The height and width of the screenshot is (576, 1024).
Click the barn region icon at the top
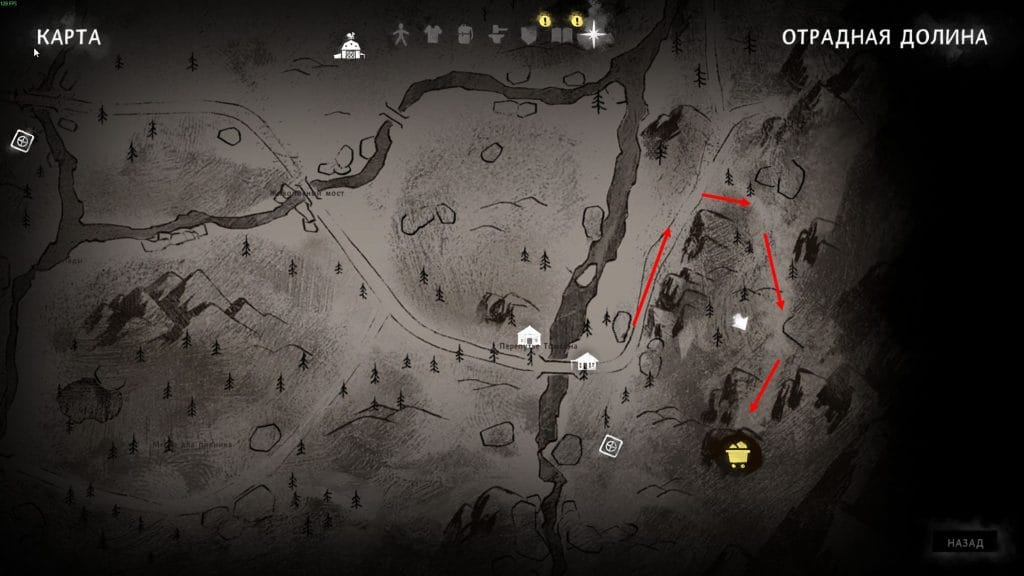point(350,47)
